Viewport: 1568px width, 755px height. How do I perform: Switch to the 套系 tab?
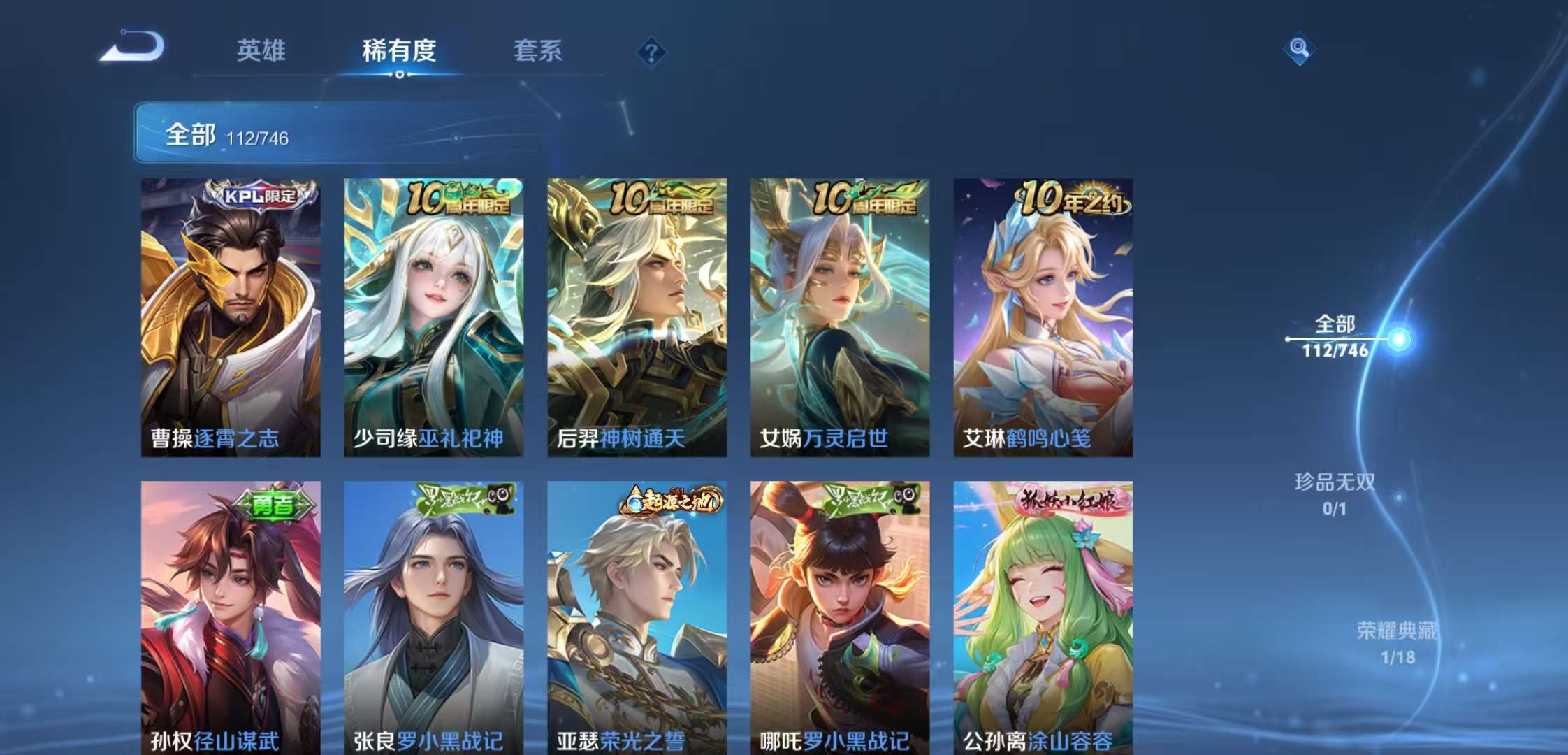pos(538,50)
